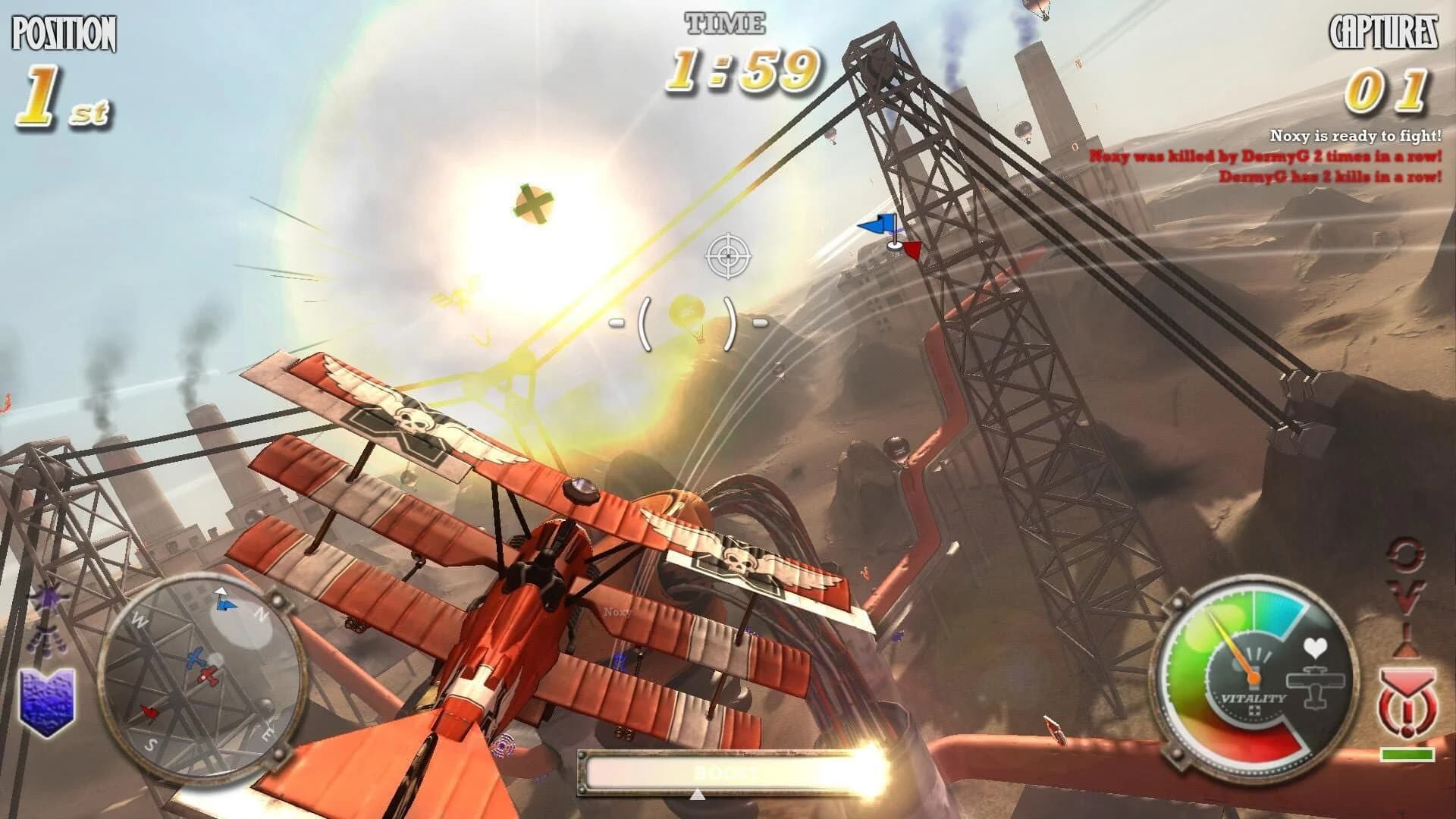Click the red plane marker on the compass
Viewport: 1456px width, 819px height.
[207, 676]
